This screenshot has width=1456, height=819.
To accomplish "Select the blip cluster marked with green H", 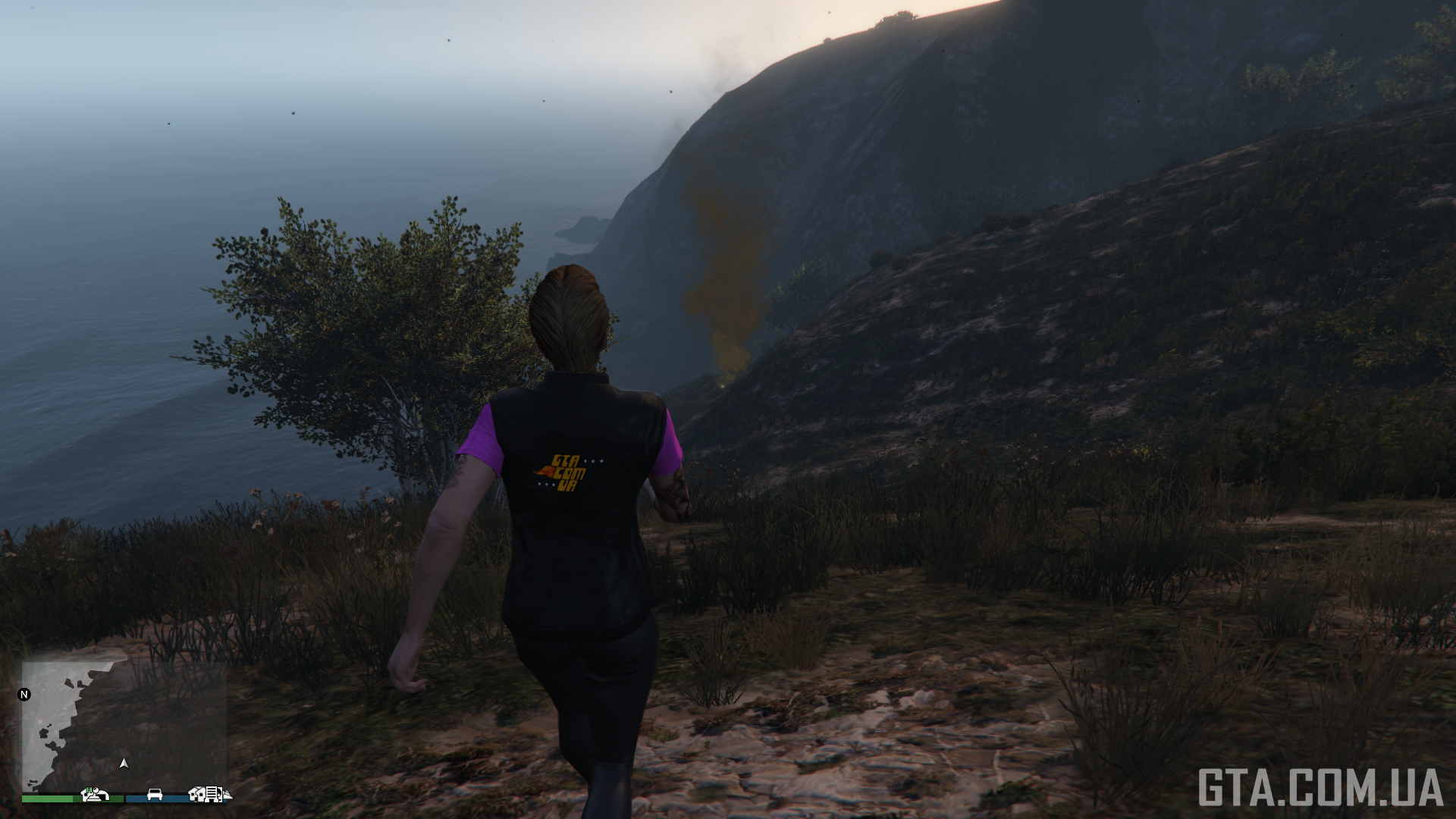I will pos(95,794).
